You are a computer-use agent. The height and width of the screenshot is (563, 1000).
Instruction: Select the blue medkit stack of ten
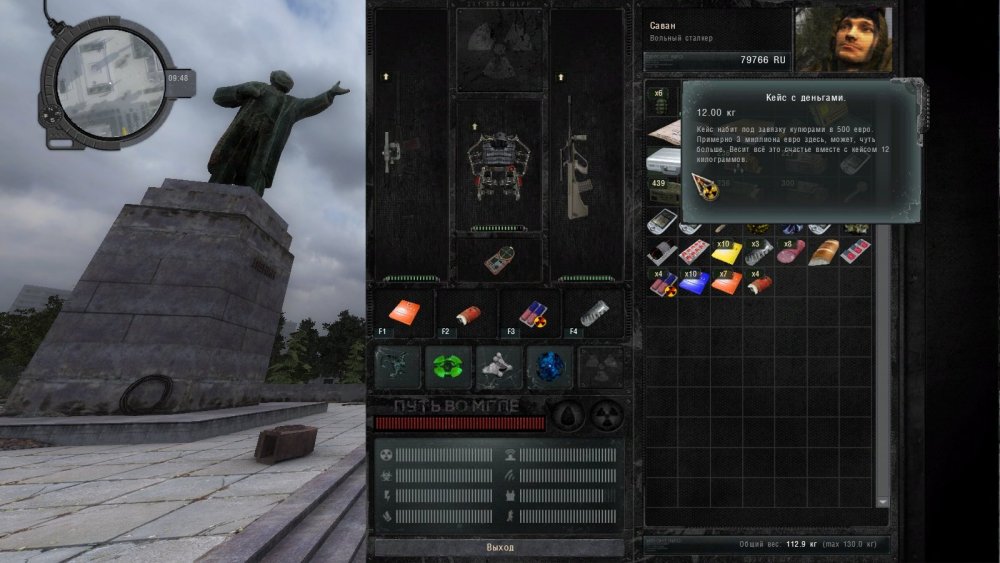(694, 284)
